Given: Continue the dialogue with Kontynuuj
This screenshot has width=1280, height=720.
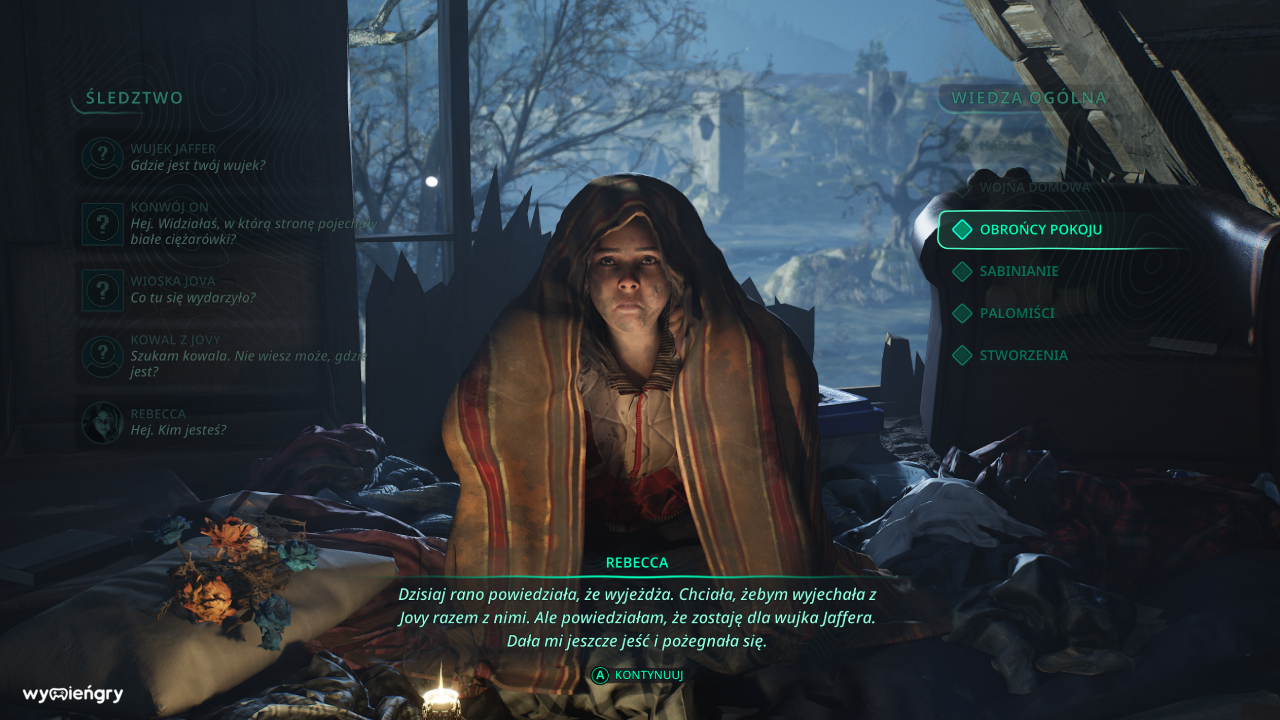Looking at the screenshot, I should pyautogui.click(x=638, y=675).
